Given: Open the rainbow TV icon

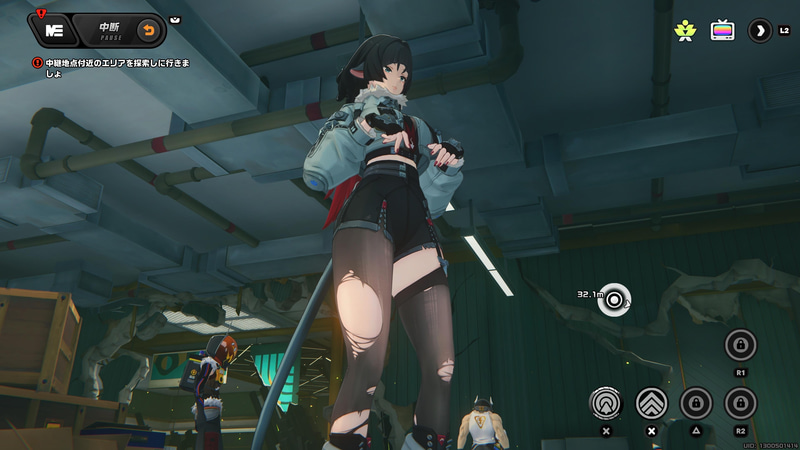Looking at the screenshot, I should click(x=722, y=30).
